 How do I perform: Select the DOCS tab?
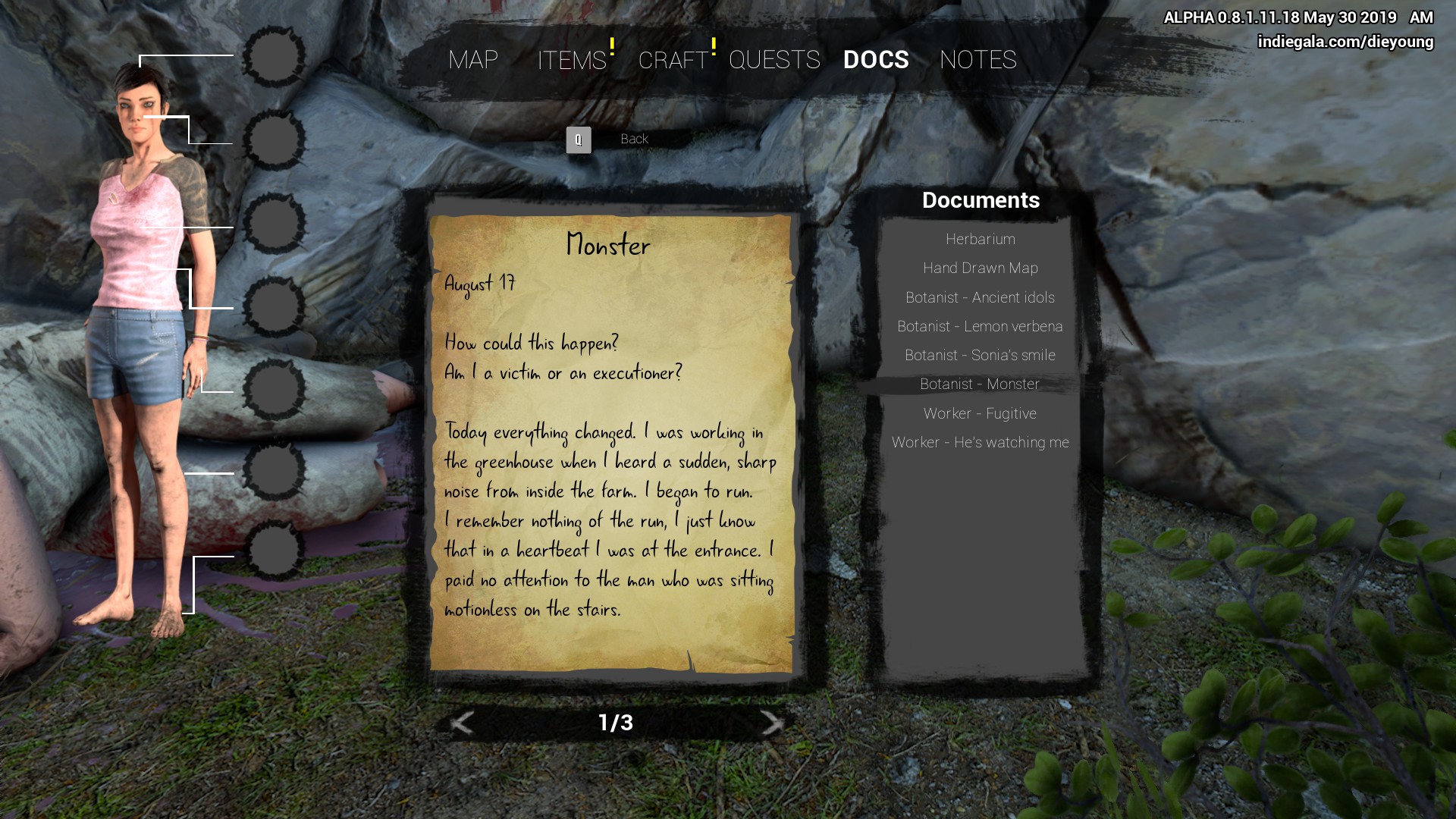(876, 60)
